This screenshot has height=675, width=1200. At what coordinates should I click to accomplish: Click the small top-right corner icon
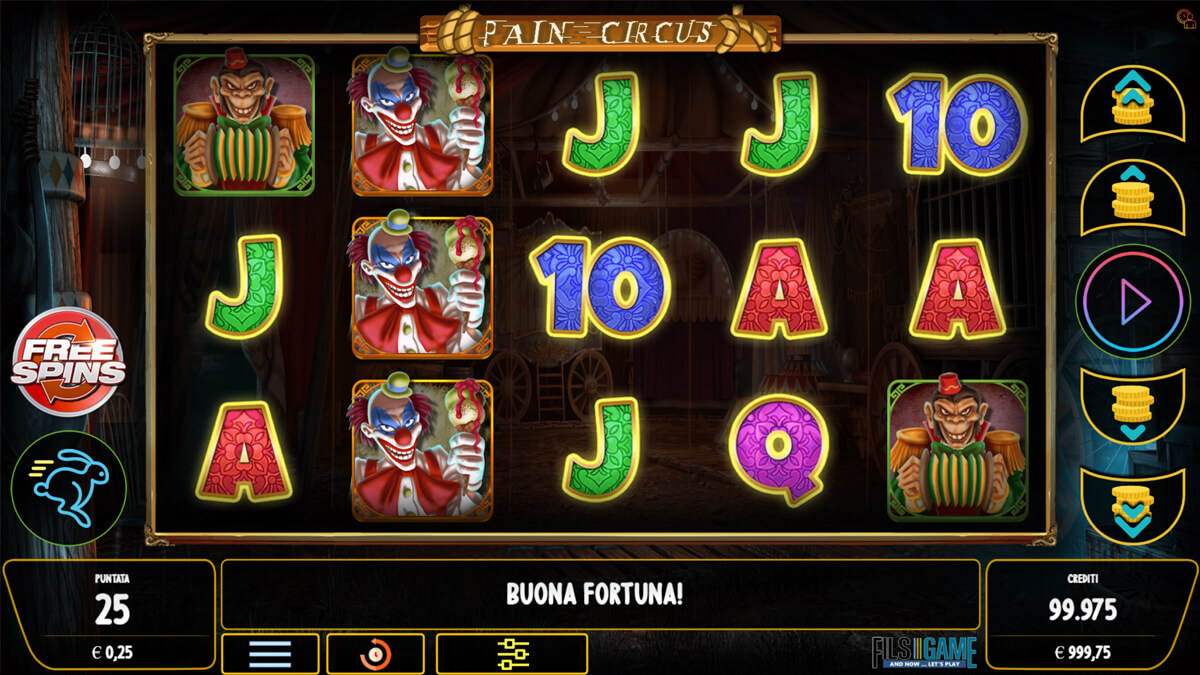pos(1187,18)
